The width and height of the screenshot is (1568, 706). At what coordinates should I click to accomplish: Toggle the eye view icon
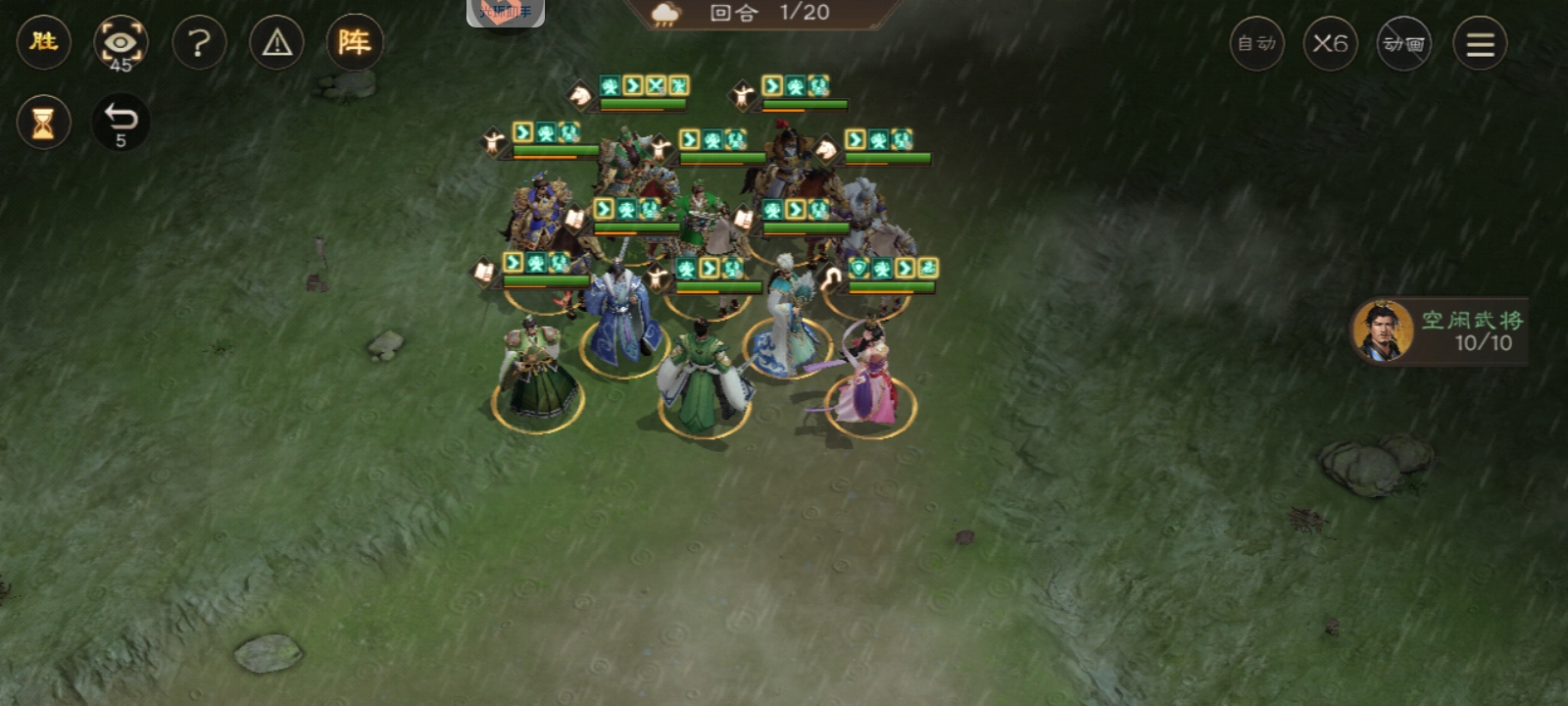tap(121, 43)
